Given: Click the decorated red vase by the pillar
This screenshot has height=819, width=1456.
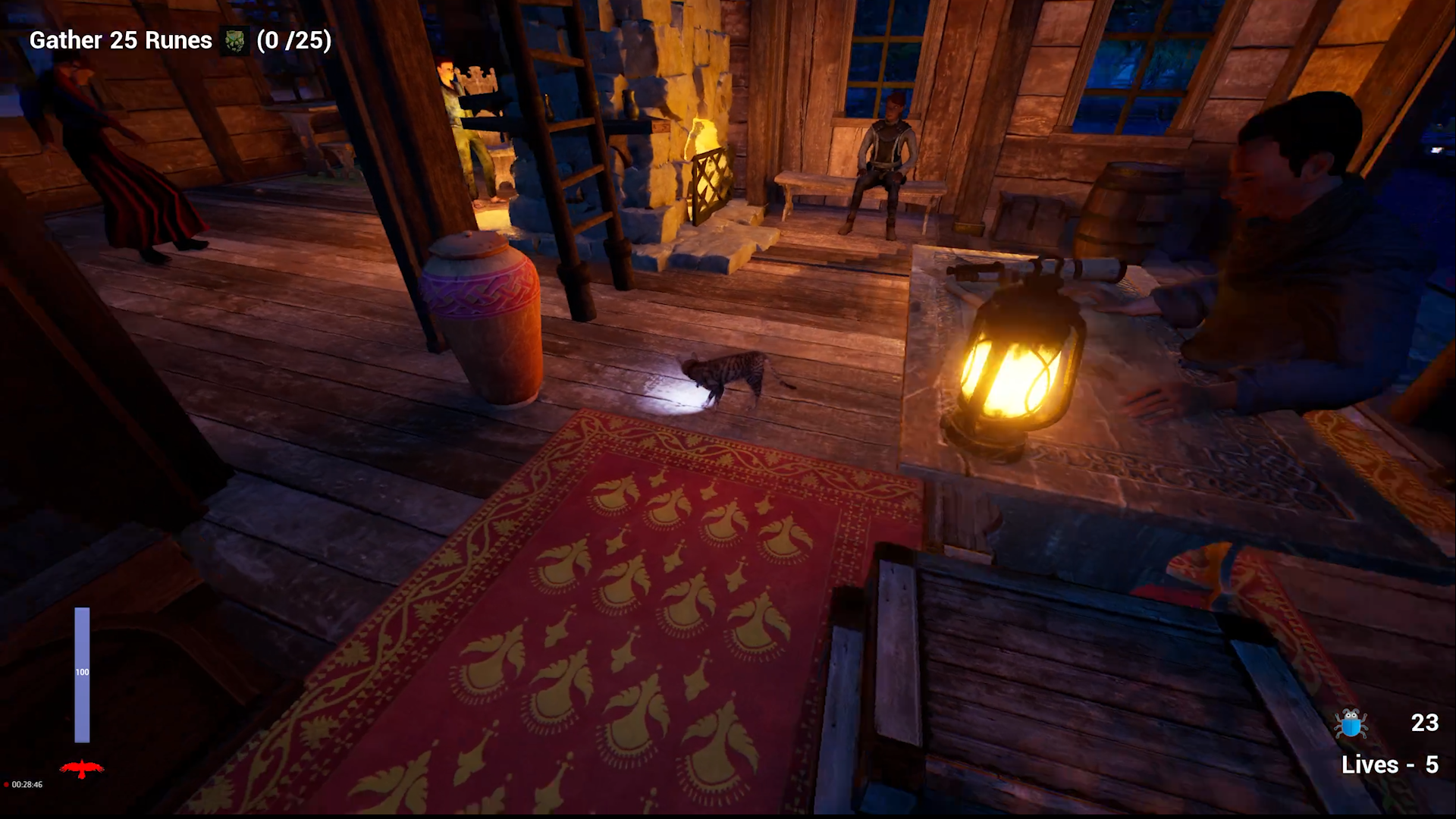Looking at the screenshot, I should coord(485,318).
